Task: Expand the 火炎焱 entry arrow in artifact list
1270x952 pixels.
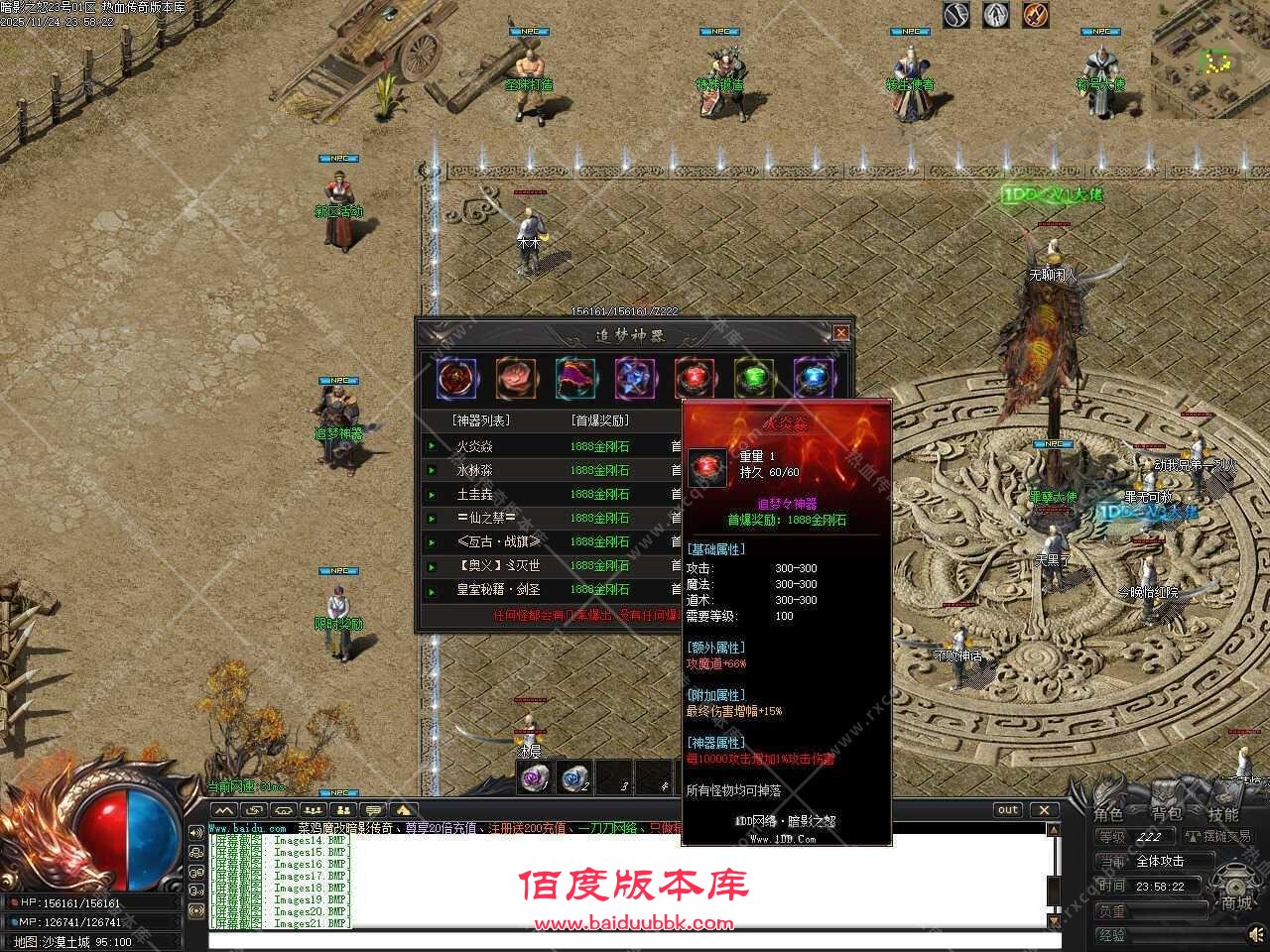Action: 431,445
